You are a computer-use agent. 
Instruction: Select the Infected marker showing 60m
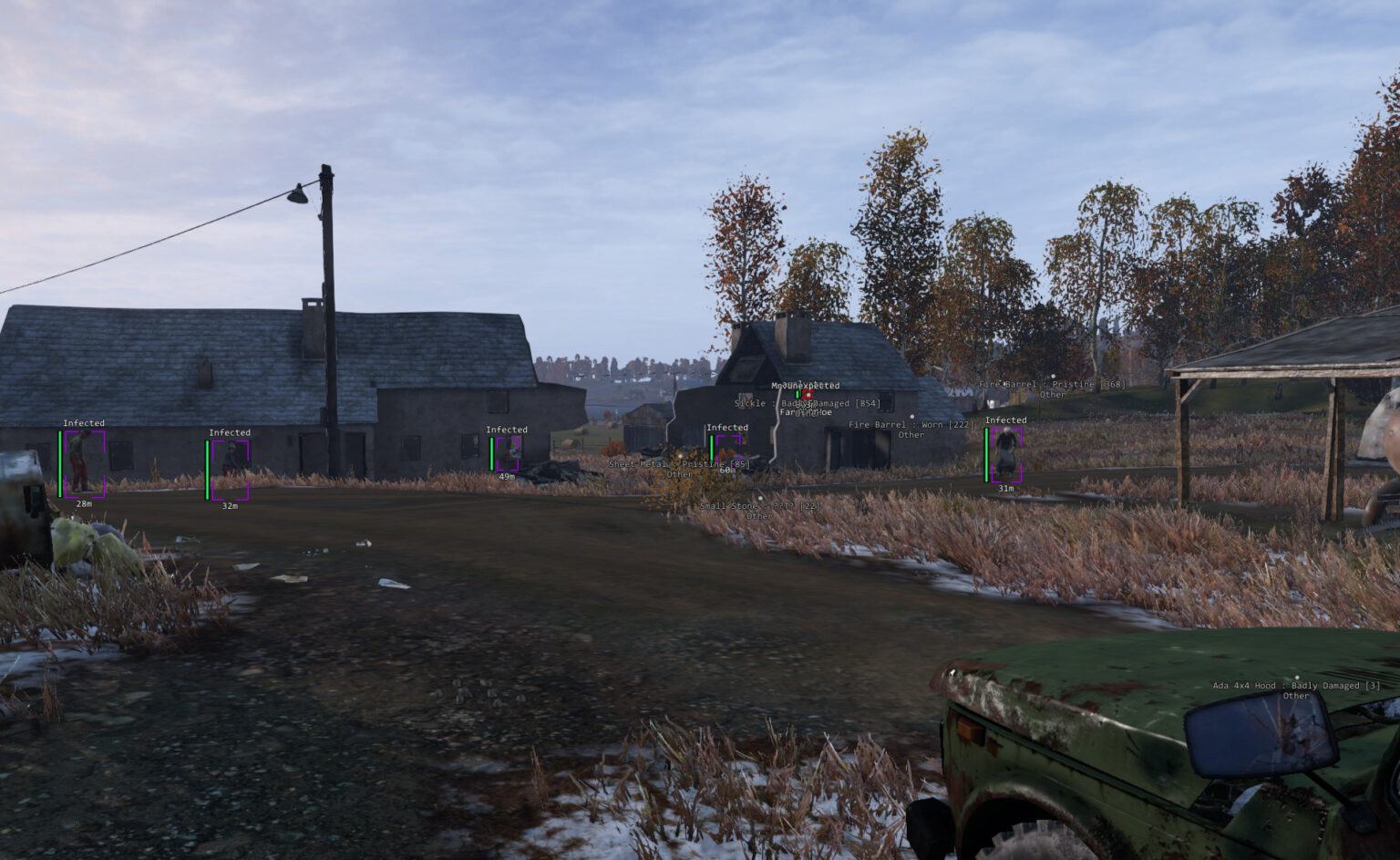[727, 447]
